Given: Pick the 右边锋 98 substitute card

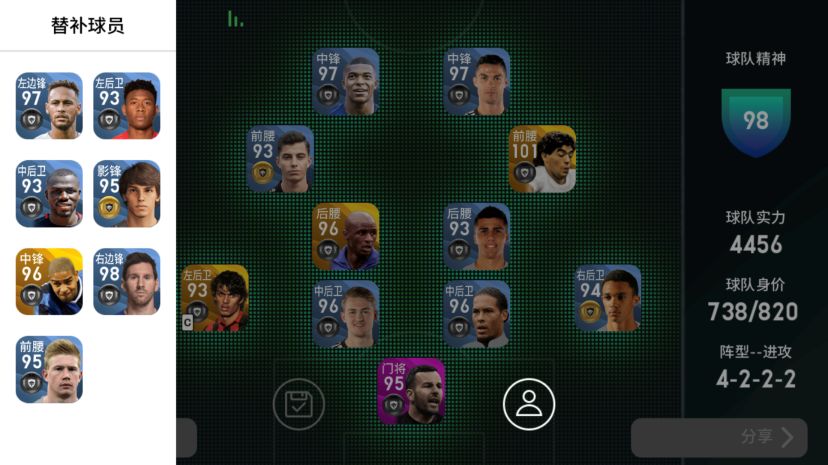Looking at the screenshot, I should click(x=127, y=282).
